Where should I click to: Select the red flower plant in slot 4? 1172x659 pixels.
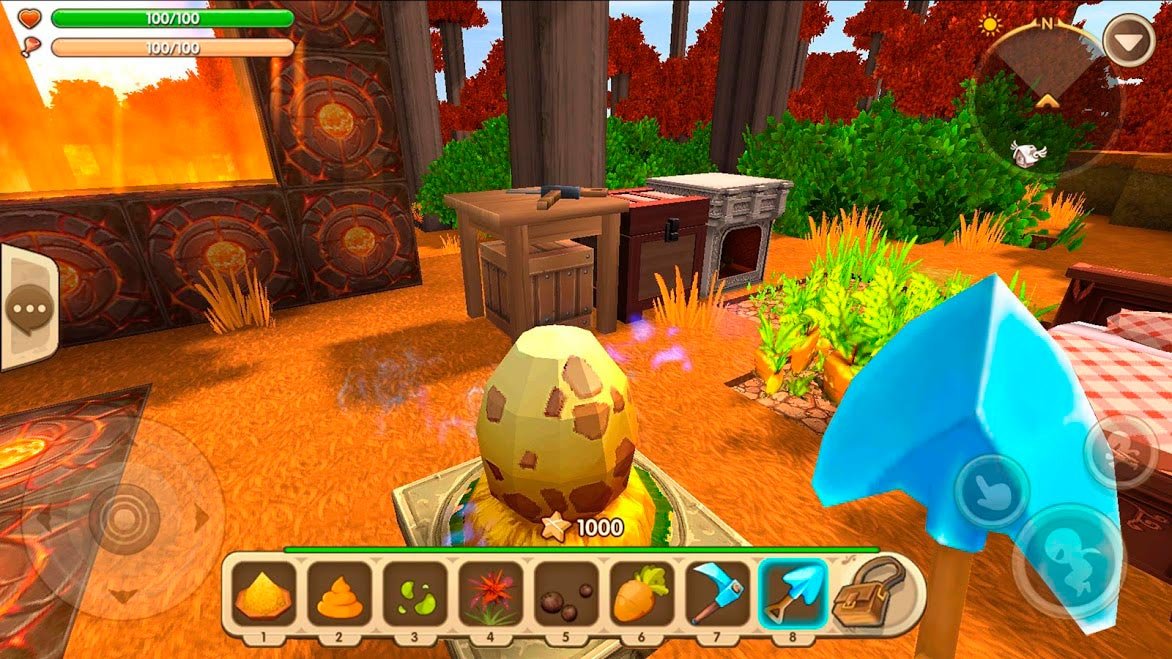(x=491, y=594)
